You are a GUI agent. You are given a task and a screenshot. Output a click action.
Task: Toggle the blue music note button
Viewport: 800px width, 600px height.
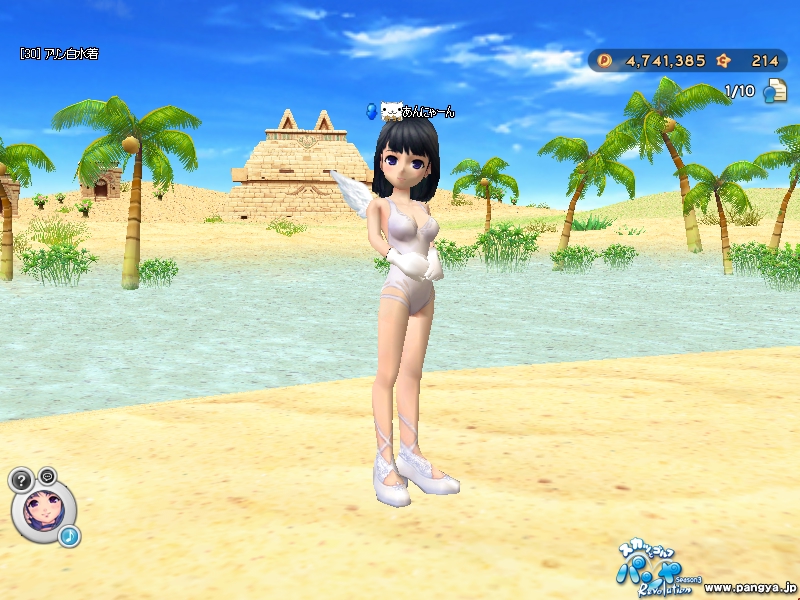(x=69, y=537)
